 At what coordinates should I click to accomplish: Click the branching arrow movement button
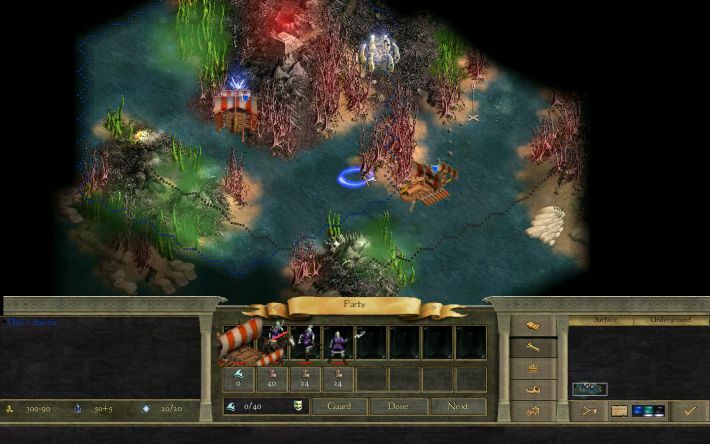(x=589, y=410)
